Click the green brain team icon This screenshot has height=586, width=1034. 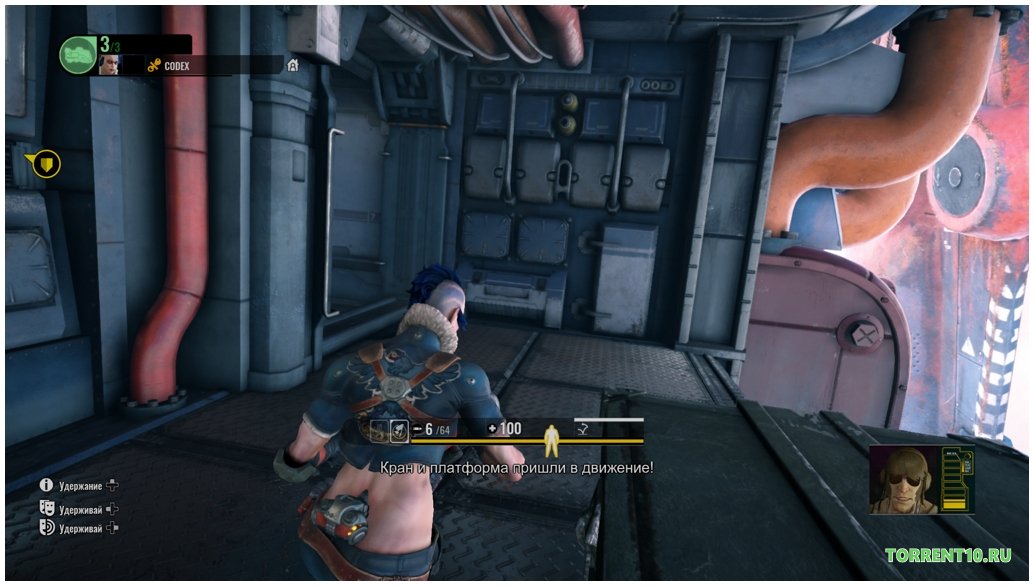77,54
